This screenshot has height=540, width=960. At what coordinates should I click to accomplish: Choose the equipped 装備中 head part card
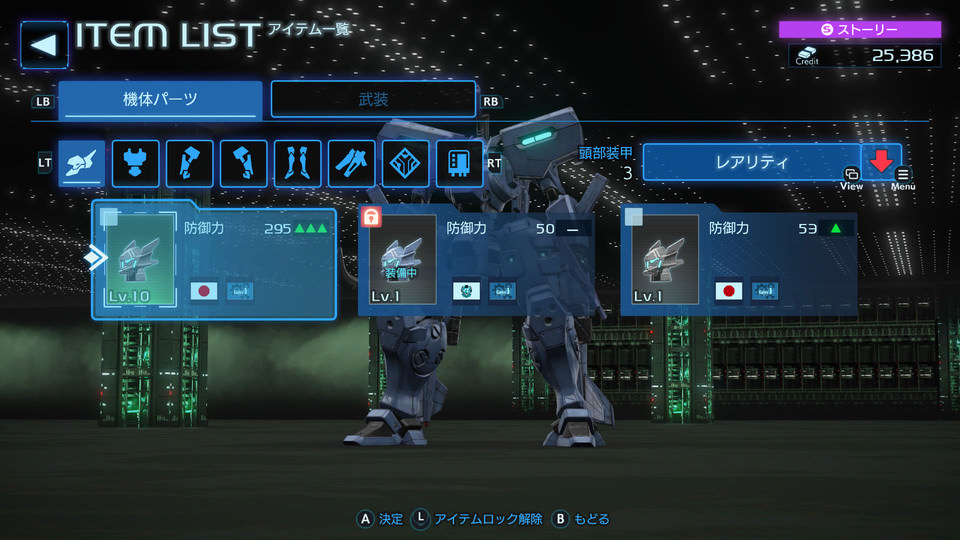tap(476, 260)
